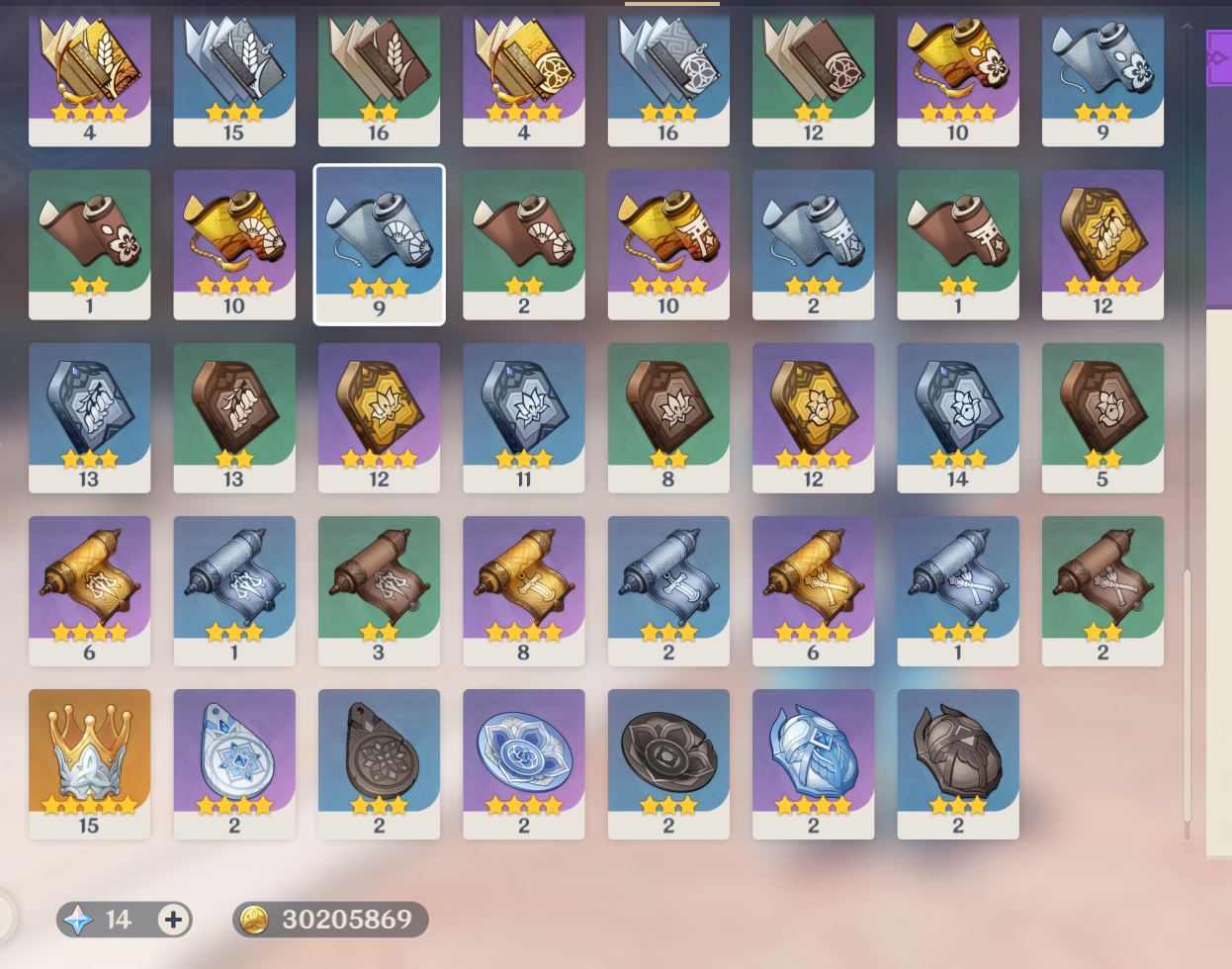Select the blue four-star crystal helm
Image resolution: width=1232 pixels, height=969 pixels.
pos(813,763)
